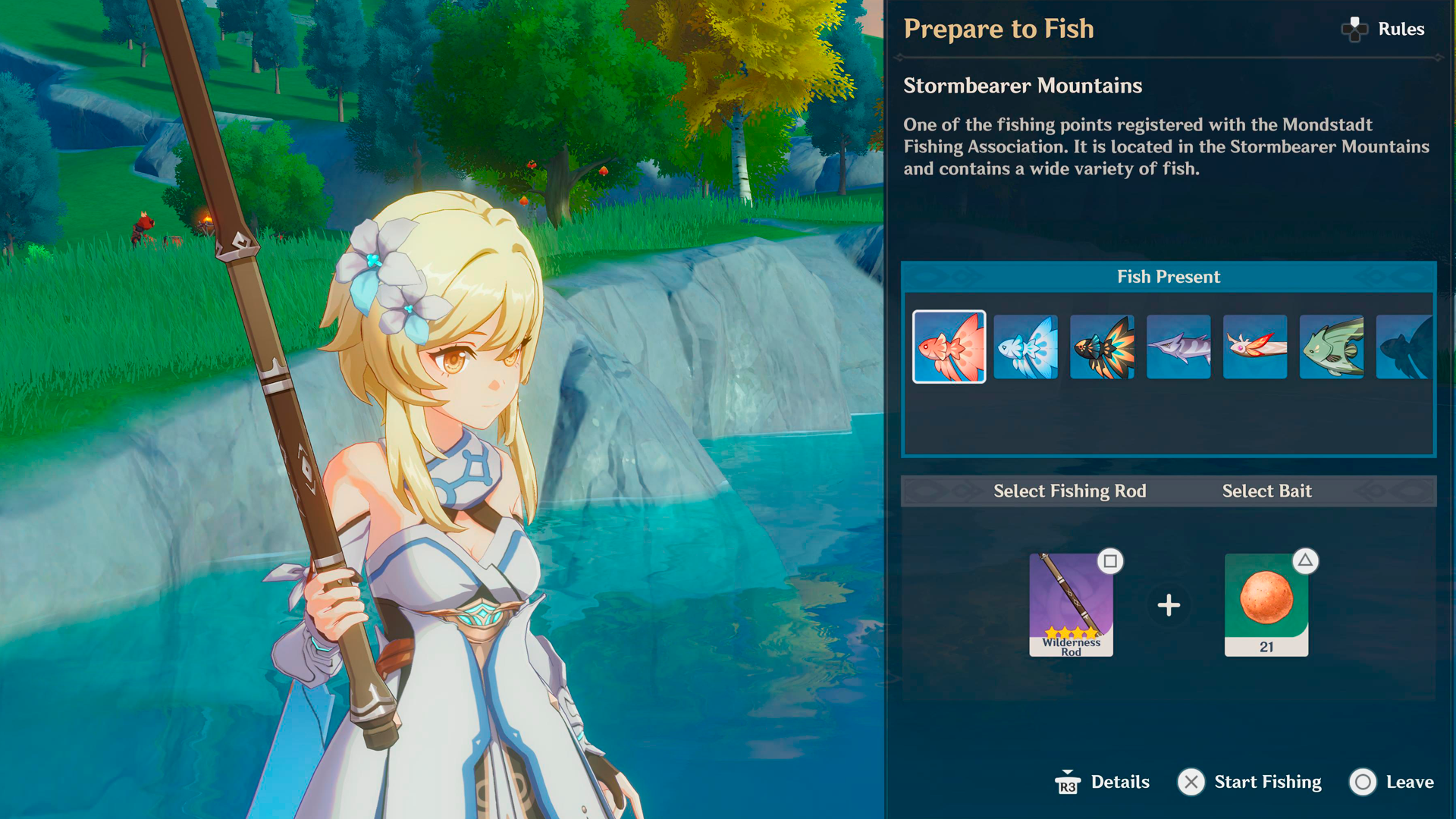Click the plus sign between rod and bait
The width and height of the screenshot is (1456, 819).
point(1169,605)
